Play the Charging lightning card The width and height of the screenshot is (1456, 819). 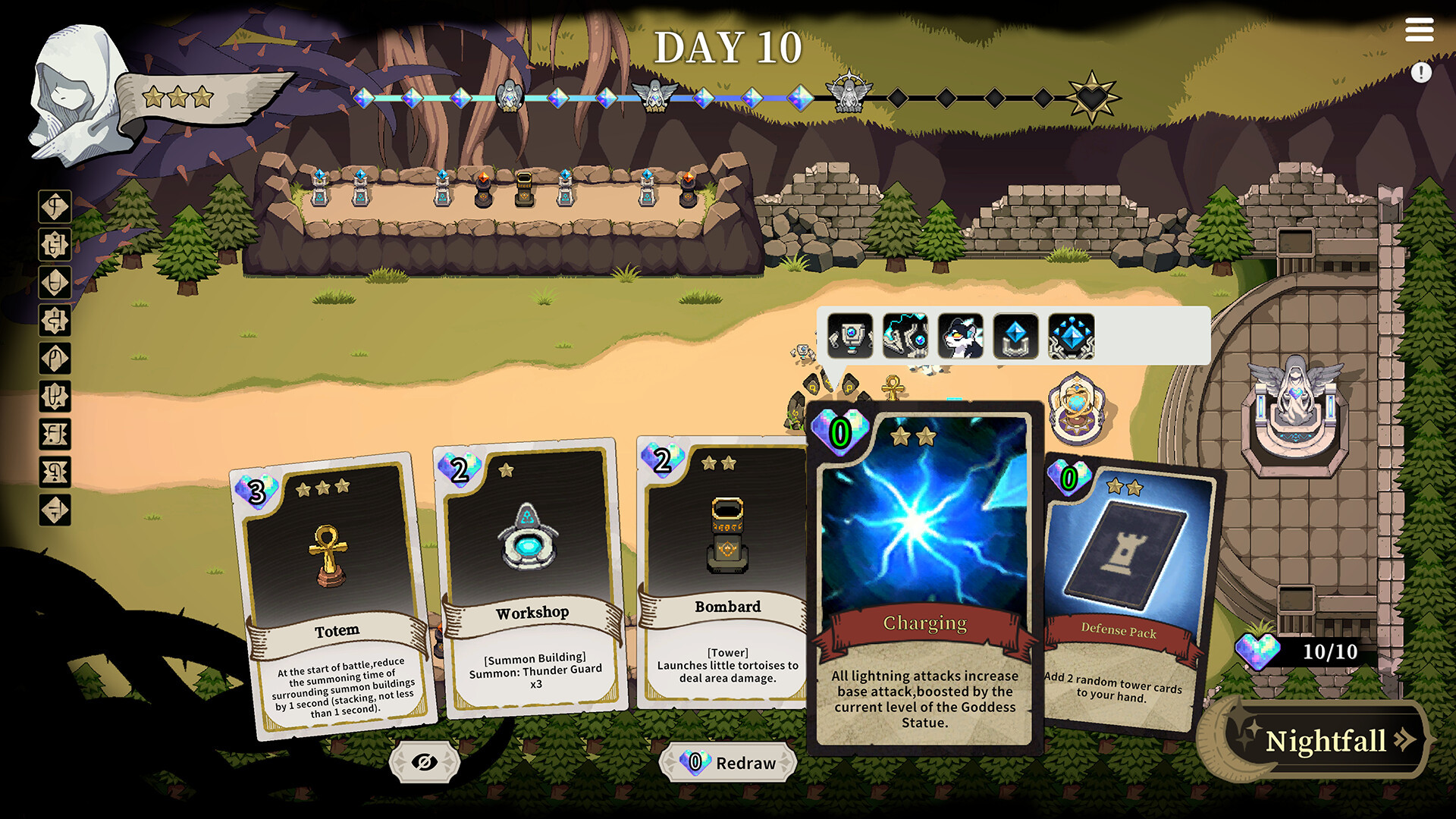[924, 576]
